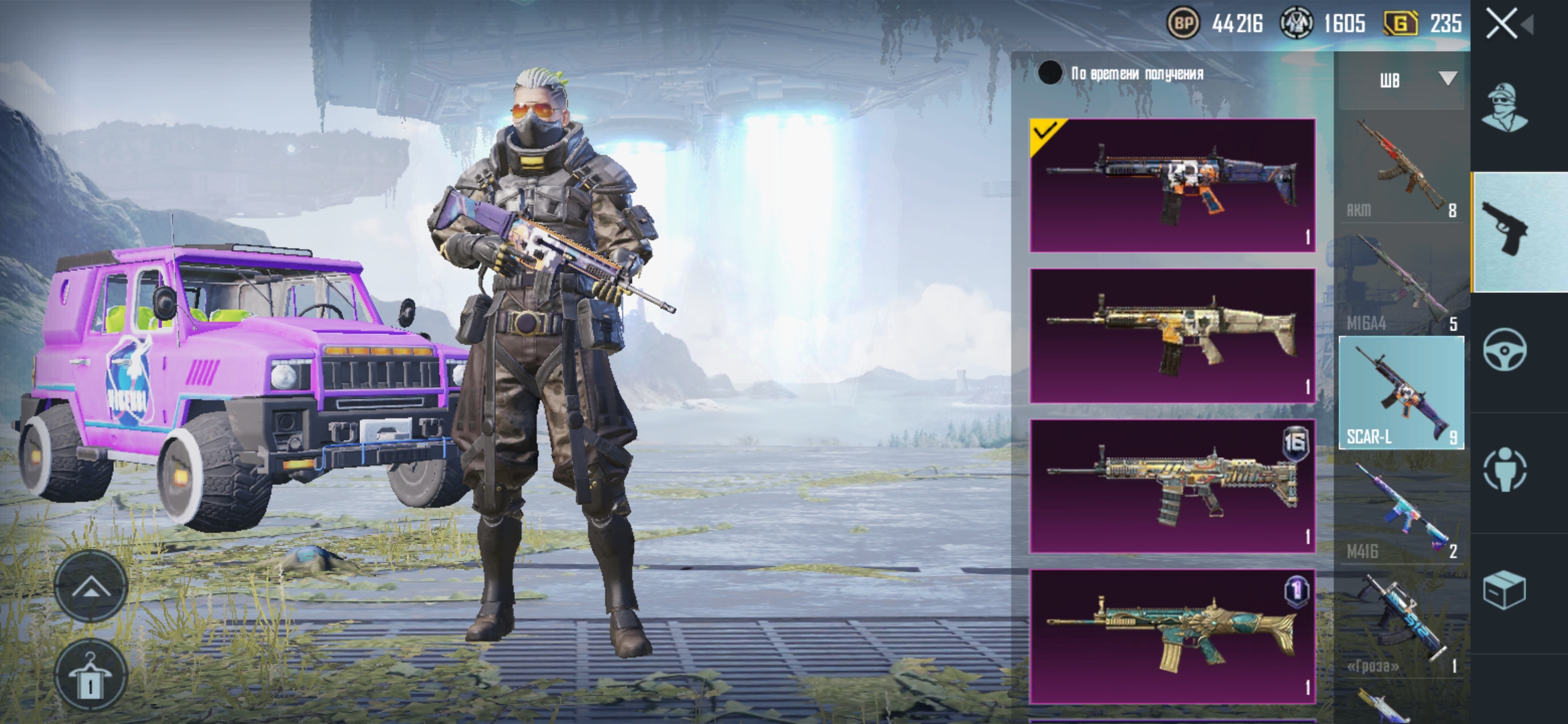Screen dimensions: 1568x724
Task: Select the SCAR-L skin with badge 16
Action: 1173,486
